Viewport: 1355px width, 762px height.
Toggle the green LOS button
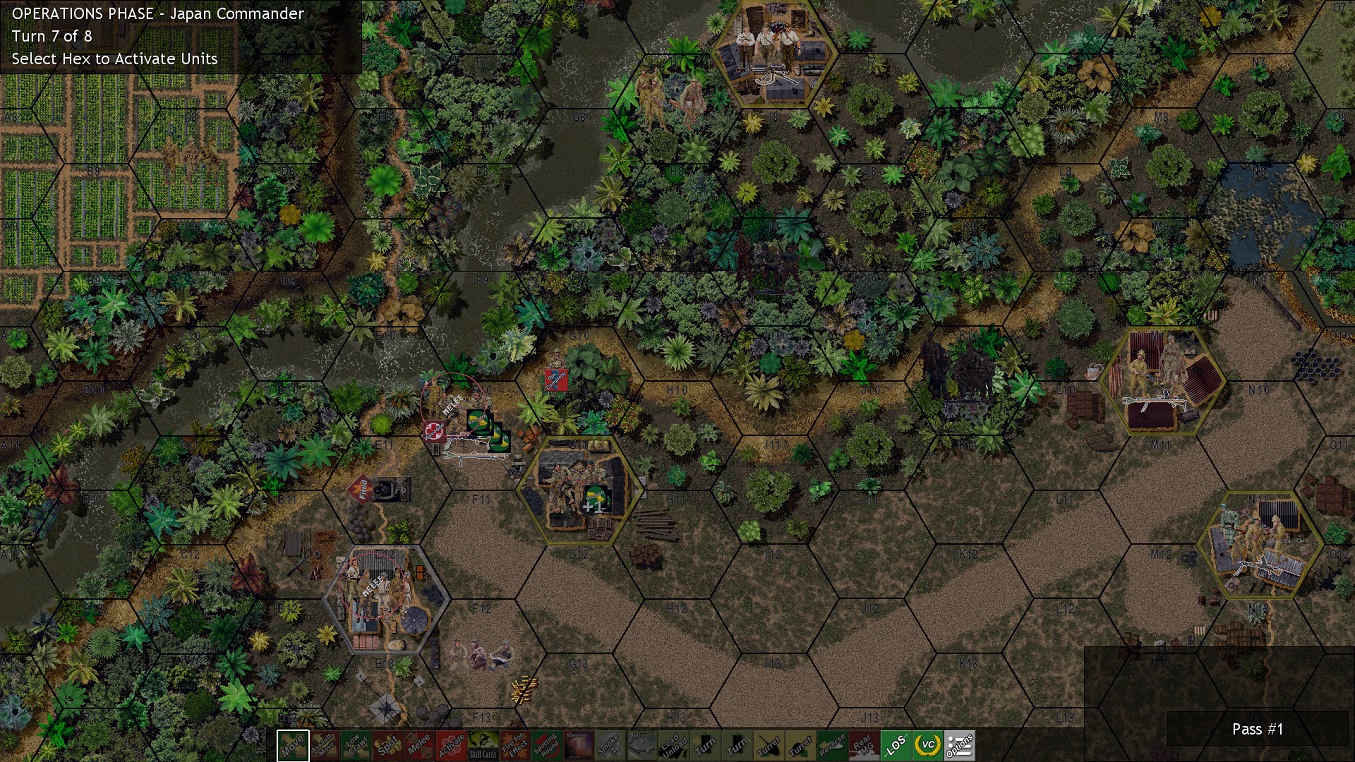896,746
